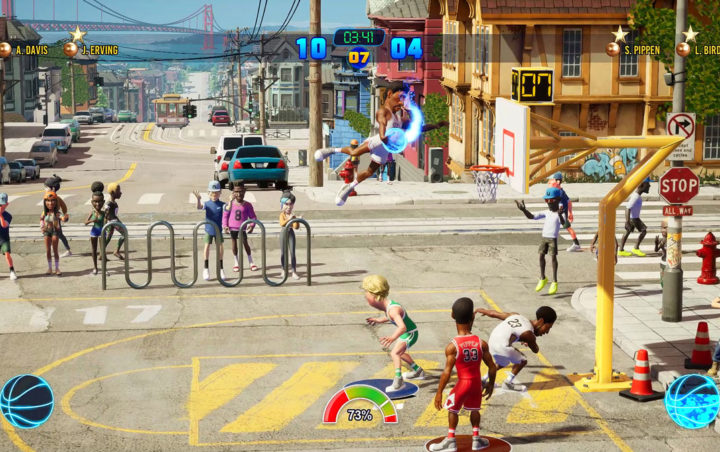Select the A. Davis player tag
Image resolution: width=720 pixels, height=452 pixels.
26,49
